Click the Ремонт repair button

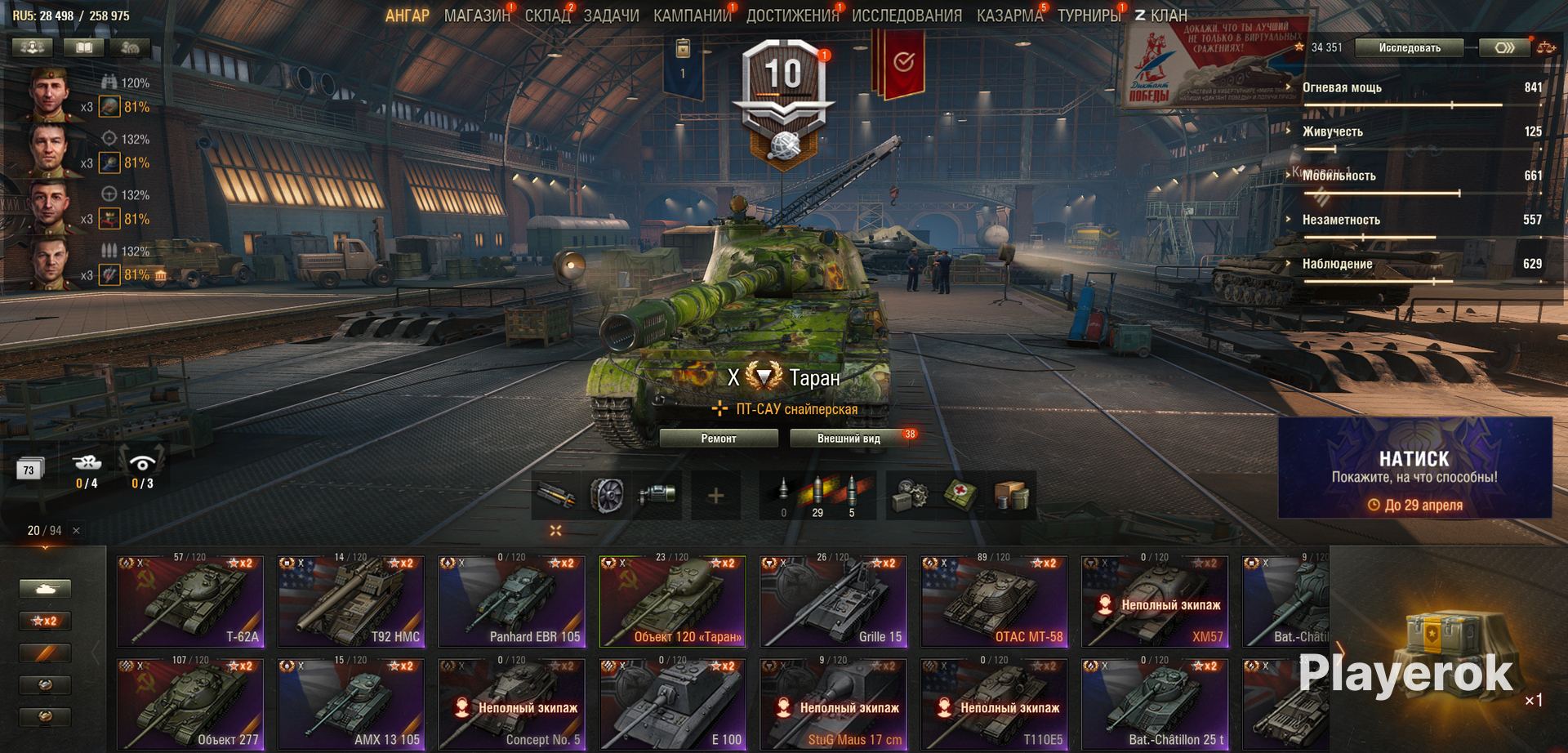click(719, 439)
